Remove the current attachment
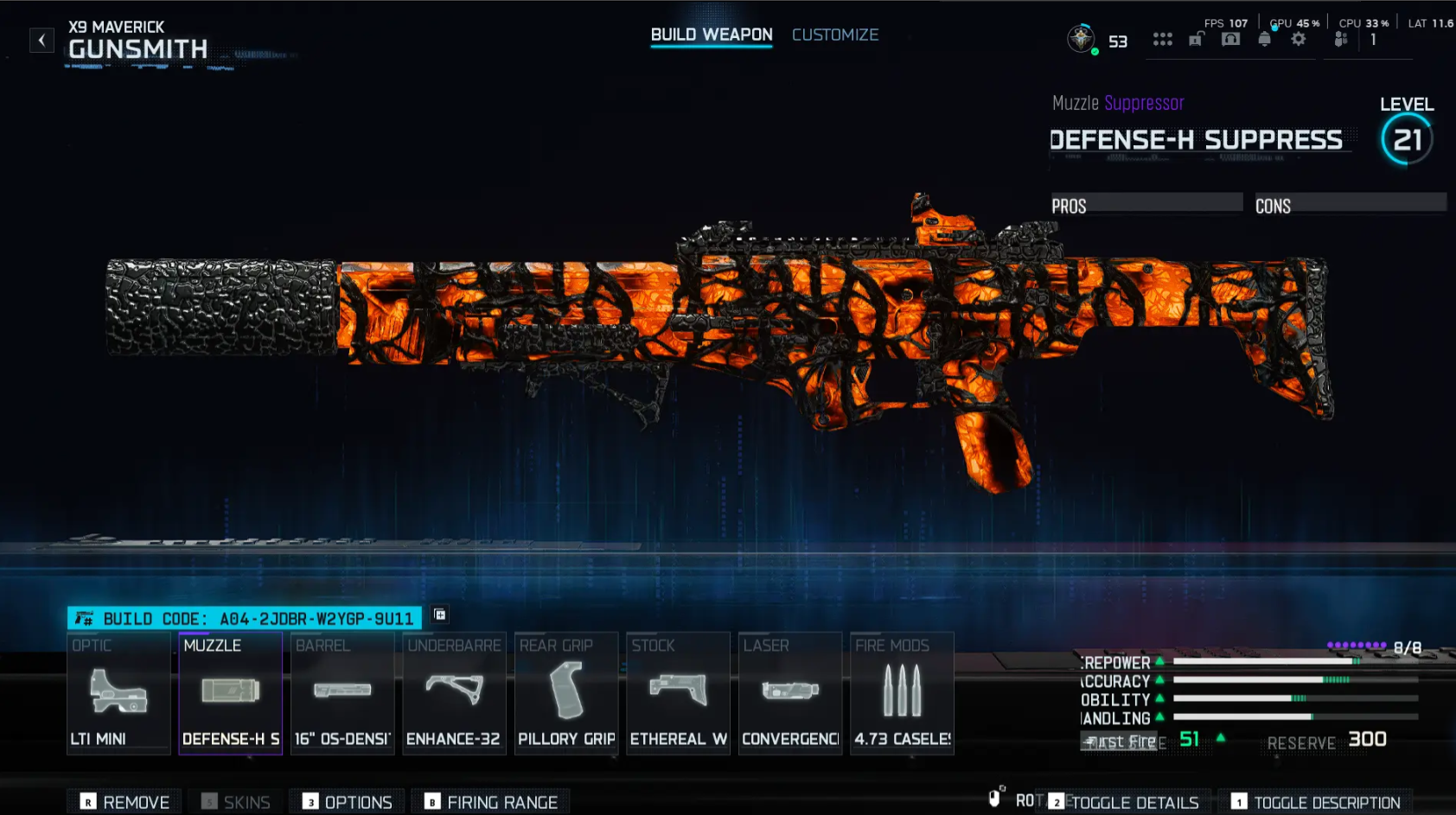 [124, 801]
